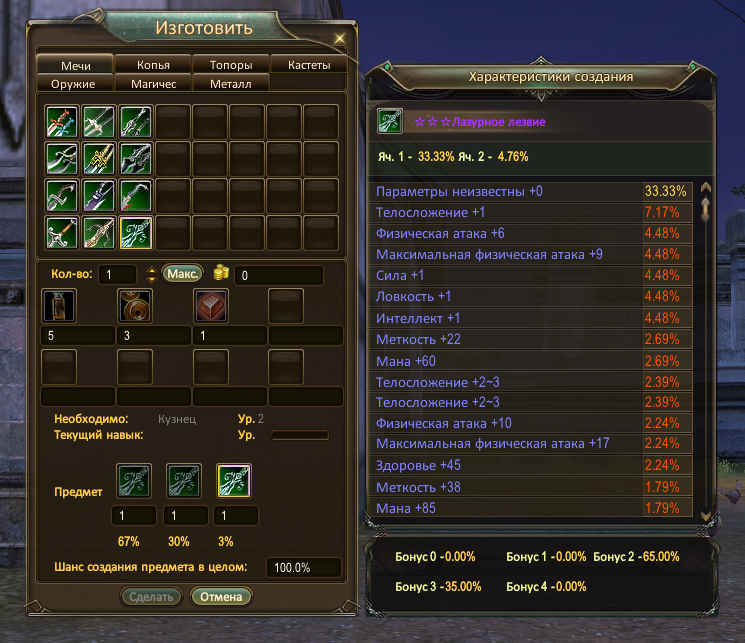Select the 3% chance item variant
The height and width of the screenshot is (643, 745).
(x=234, y=481)
